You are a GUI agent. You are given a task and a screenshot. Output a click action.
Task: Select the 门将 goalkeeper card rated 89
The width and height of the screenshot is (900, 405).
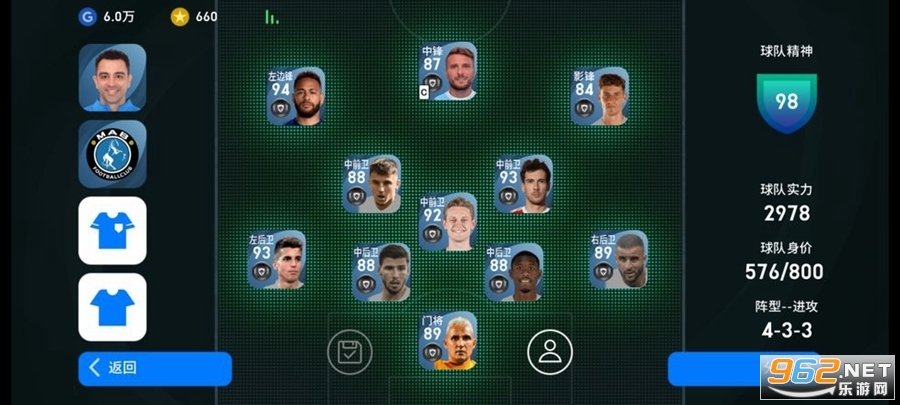[447, 341]
